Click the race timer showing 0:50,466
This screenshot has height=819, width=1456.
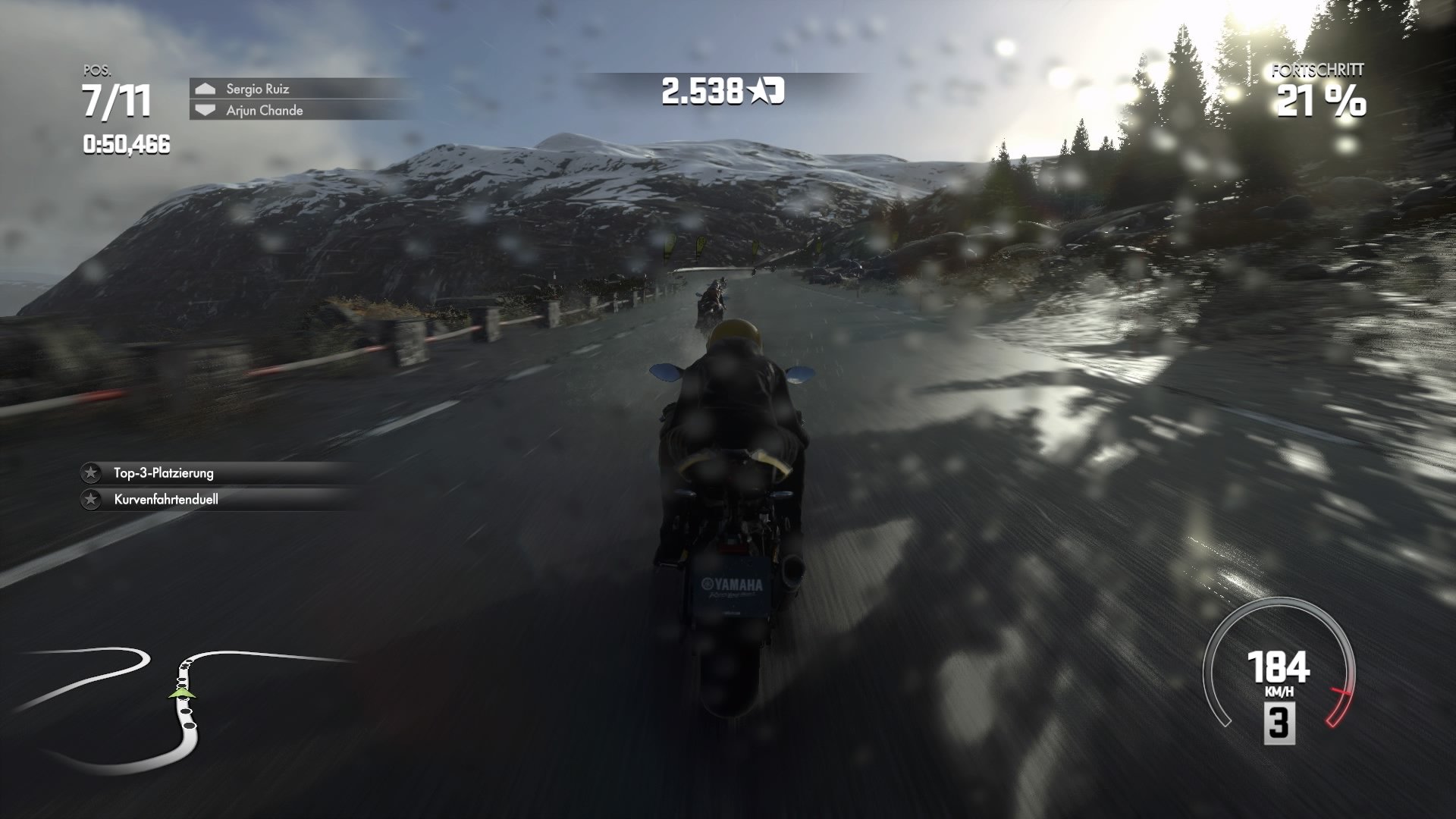click(x=125, y=142)
